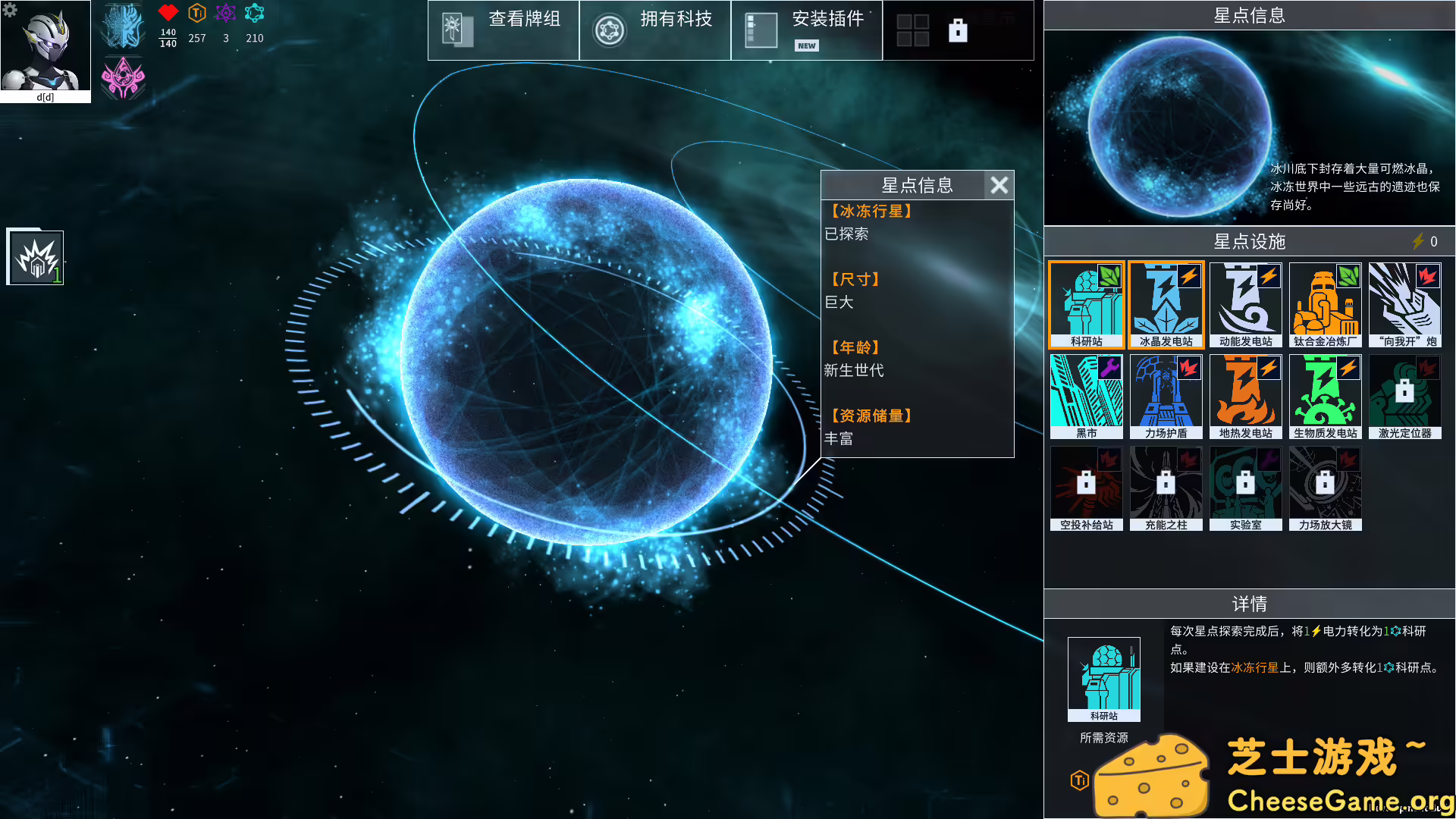This screenshot has width=1456, height=819.
Task: Choose the 地热发电站 geothermal station icon
Action: pos(1245,396)
